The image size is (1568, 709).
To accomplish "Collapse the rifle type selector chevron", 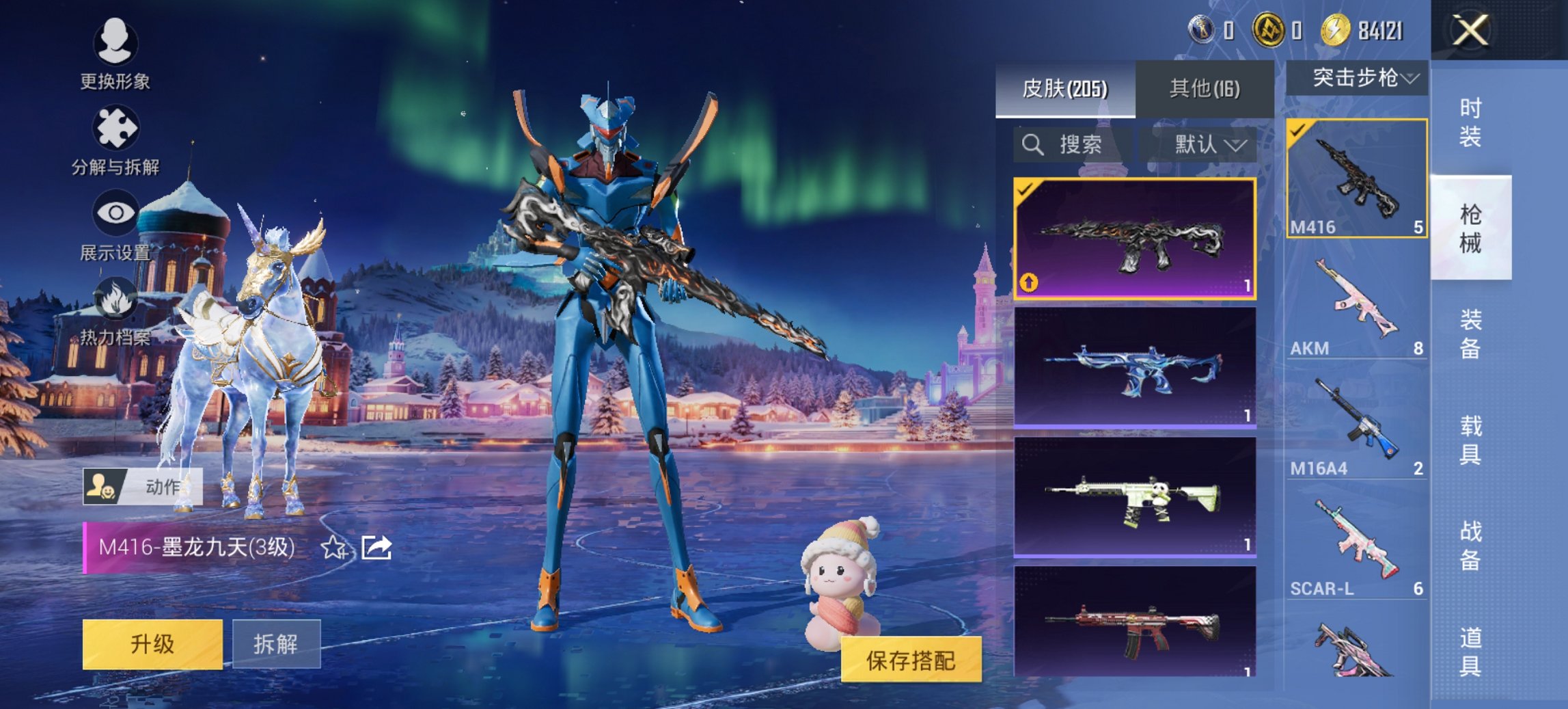I will click(1409, 79).
